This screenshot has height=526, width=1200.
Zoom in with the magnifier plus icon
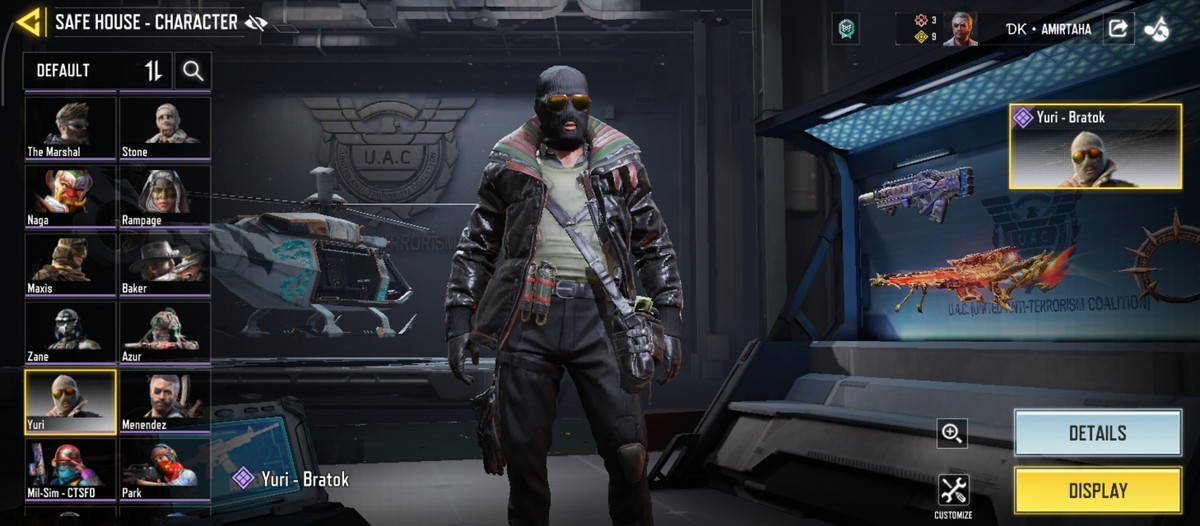(x=952, y=433)
